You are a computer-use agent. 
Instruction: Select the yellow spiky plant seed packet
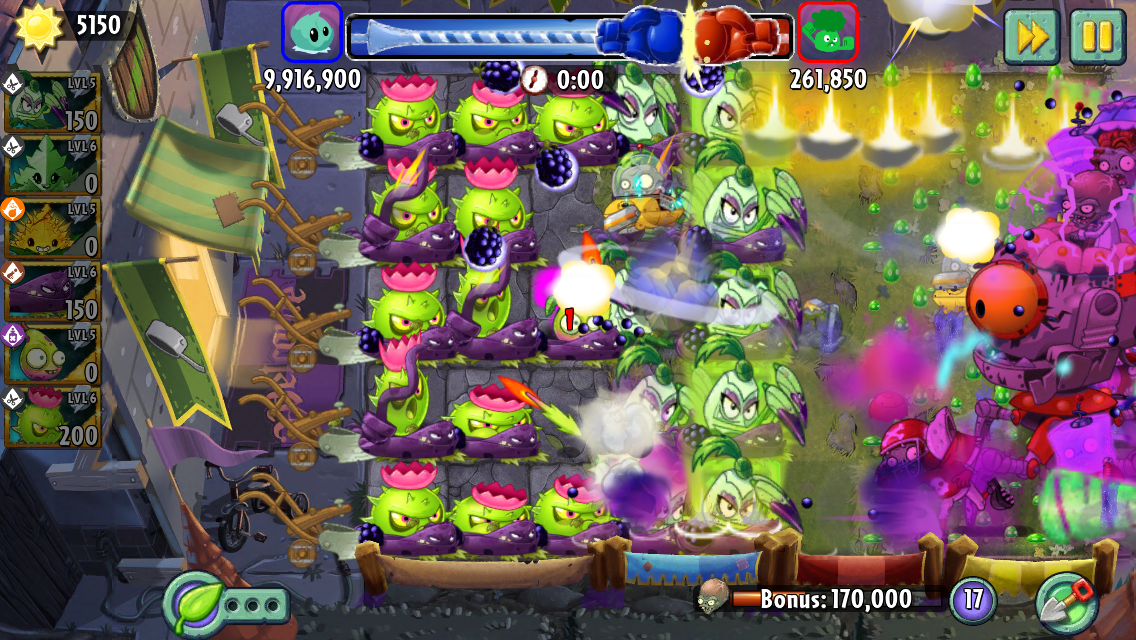click(x=52, y=228)
